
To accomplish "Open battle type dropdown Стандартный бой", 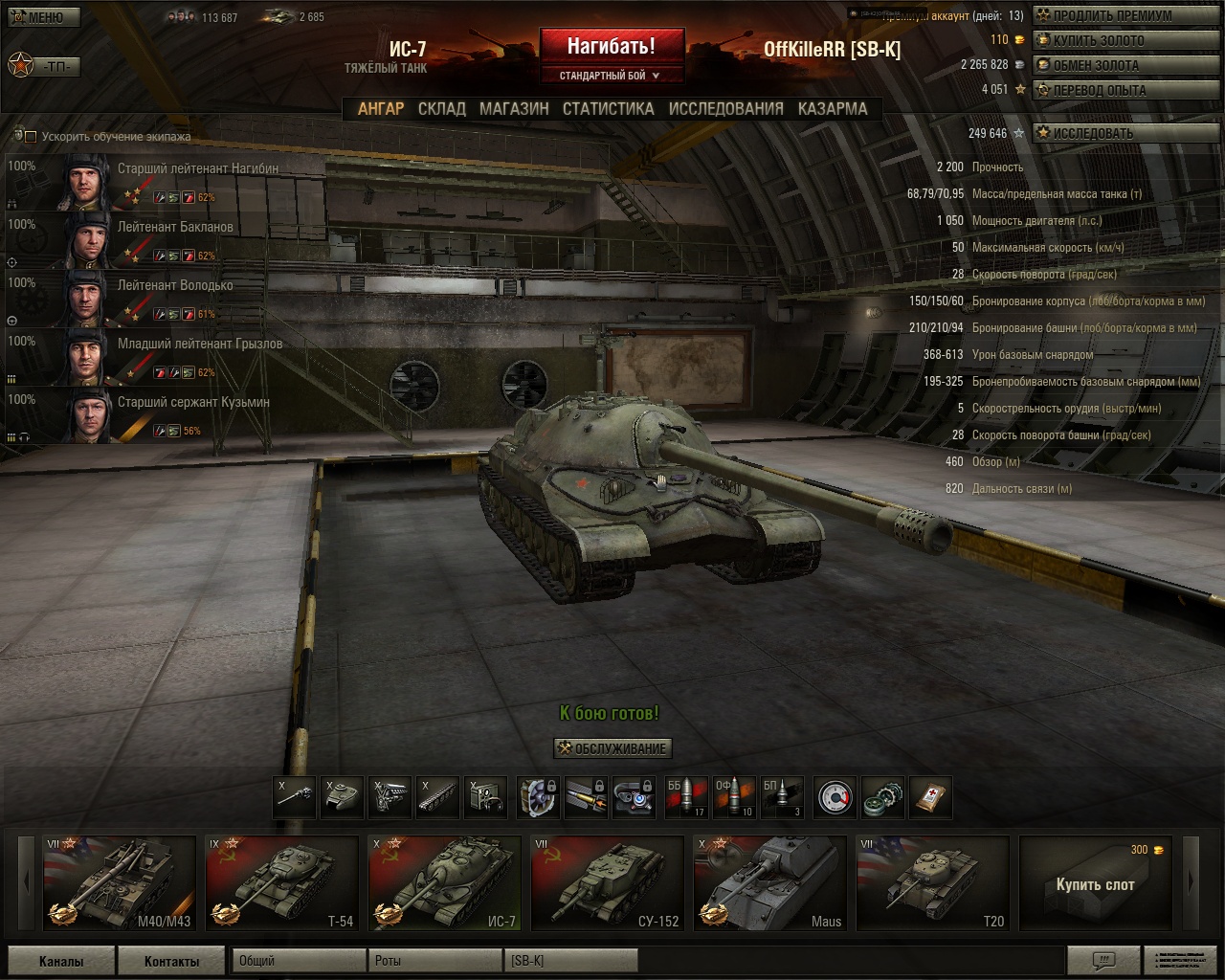I will click(611, 76).
